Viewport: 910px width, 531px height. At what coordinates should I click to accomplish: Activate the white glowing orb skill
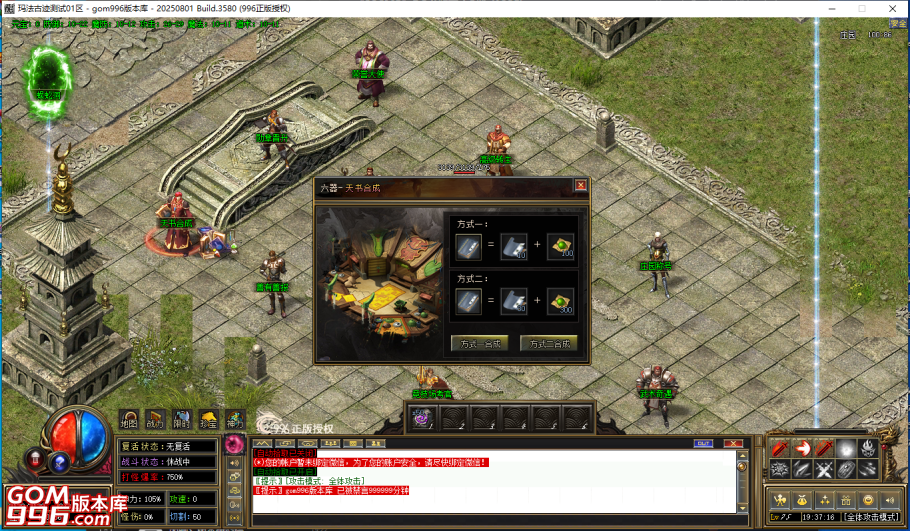[x=847, y=448]
